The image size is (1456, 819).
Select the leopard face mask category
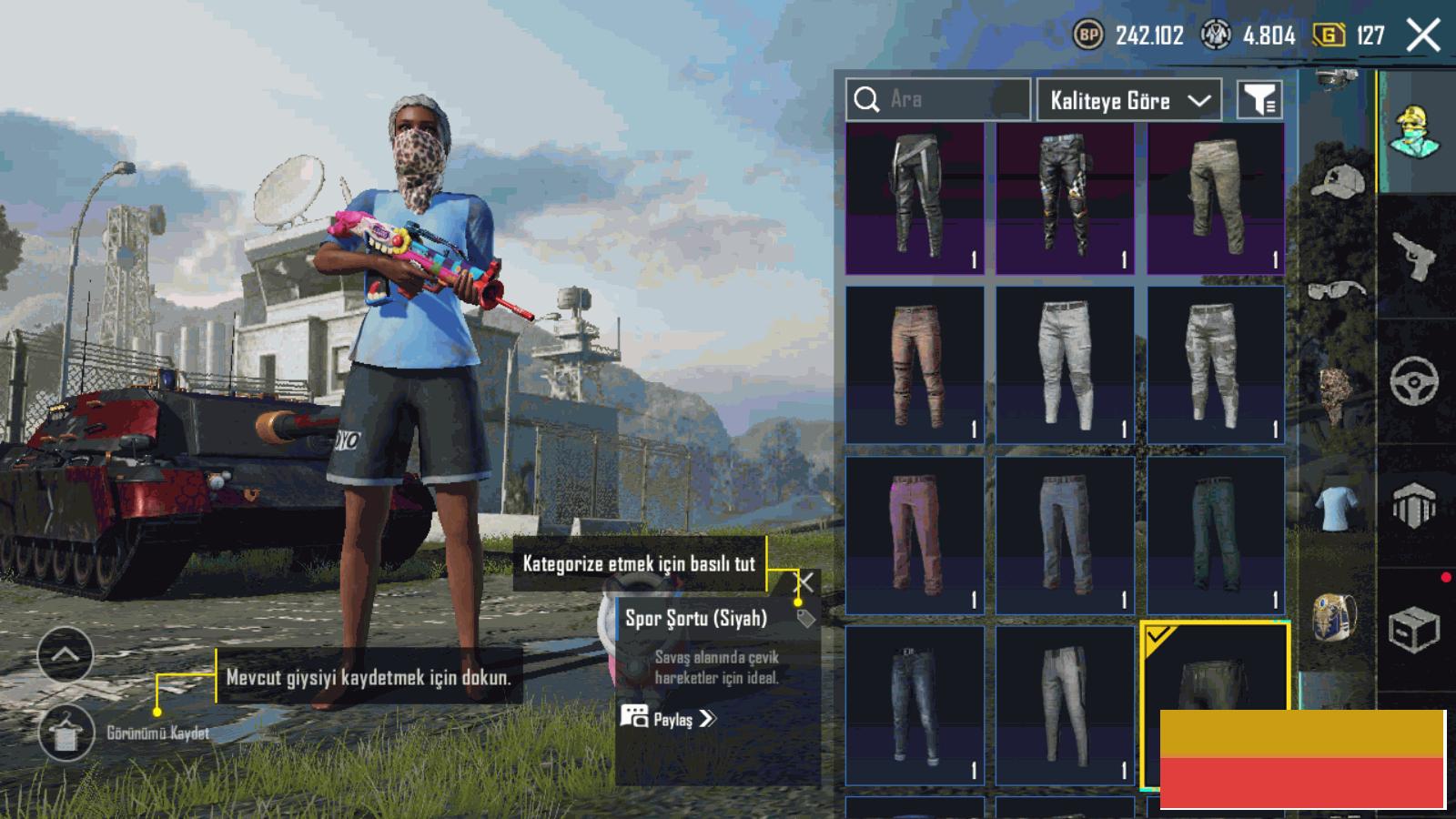pos(1334,393)
